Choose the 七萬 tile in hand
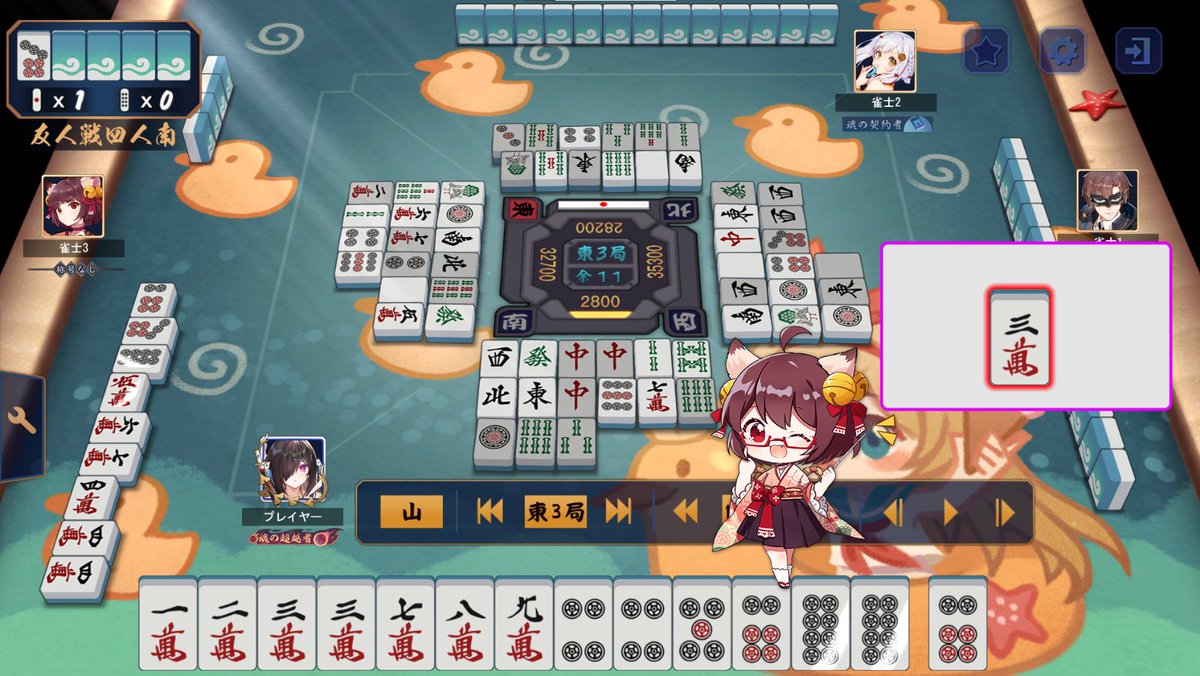This screenshot has width=1200, height=676. coord(405,625)
